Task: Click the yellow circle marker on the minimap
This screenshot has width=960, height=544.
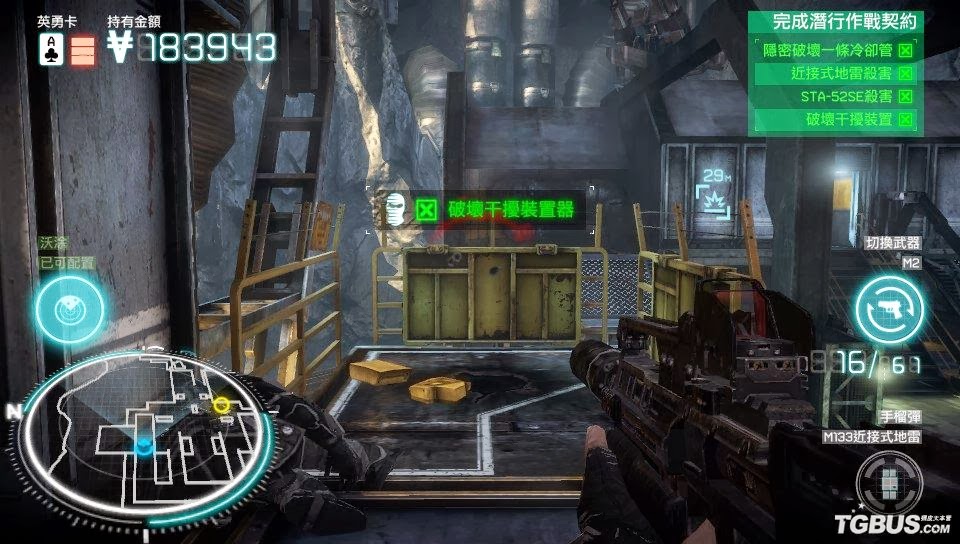Action: click(x=222, y=404)
